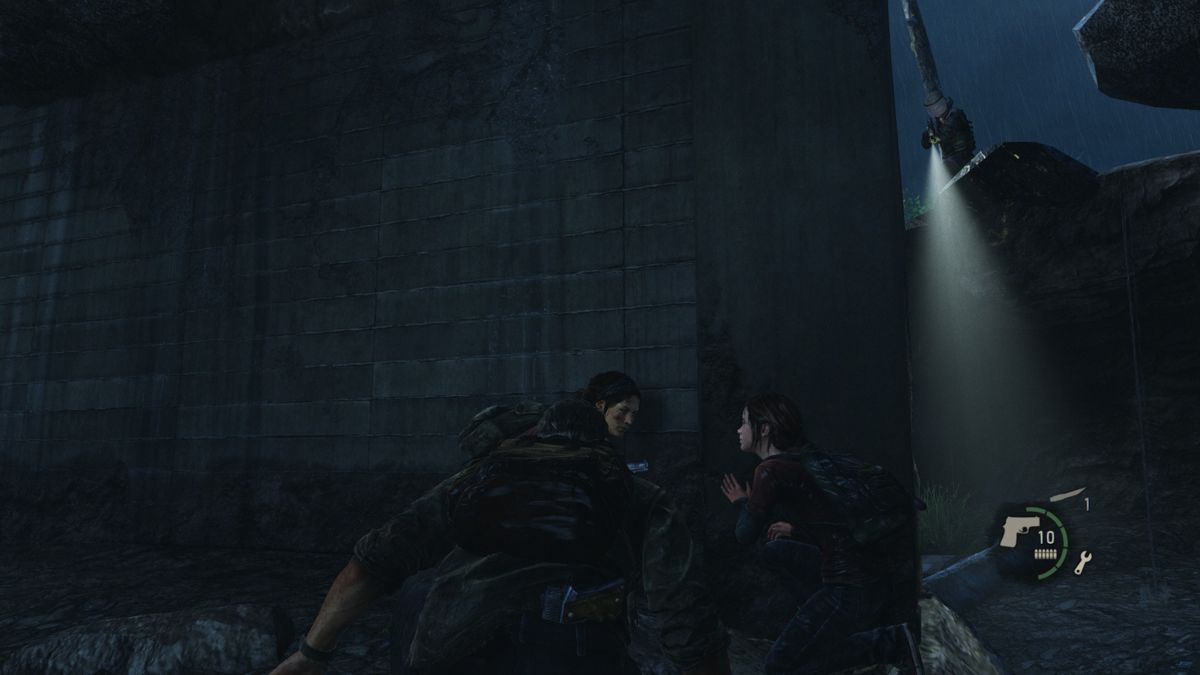Open crafting via the wrench icon
The image size is (1200, 675).
point(1083,564)
